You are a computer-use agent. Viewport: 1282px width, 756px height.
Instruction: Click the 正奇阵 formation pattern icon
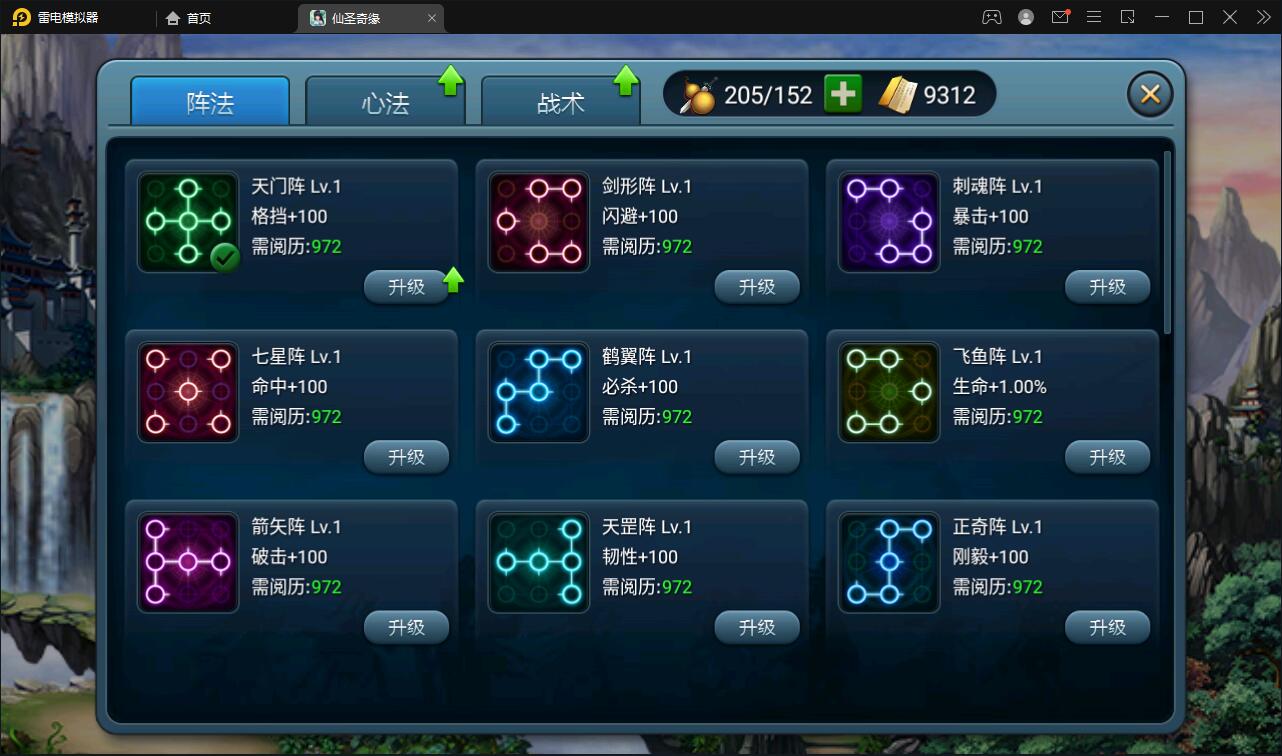point(888,561)
